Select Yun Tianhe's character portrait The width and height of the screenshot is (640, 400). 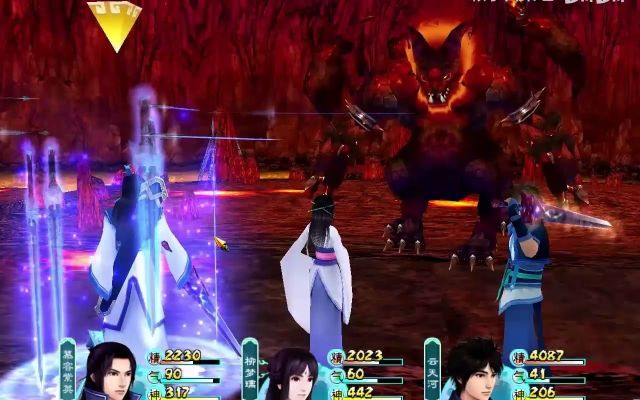[473, 375]
